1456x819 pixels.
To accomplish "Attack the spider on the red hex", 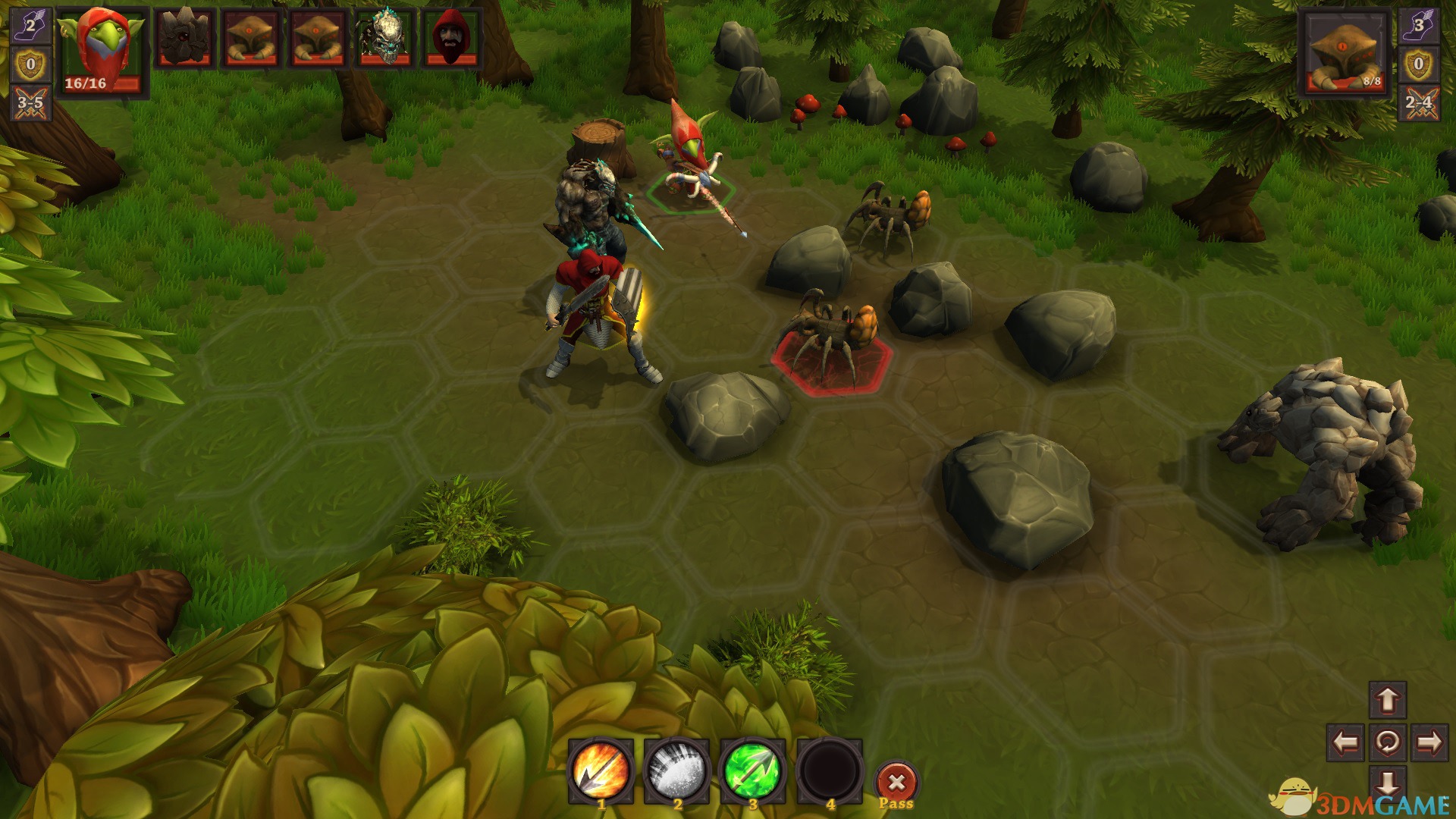I will pyautogui.click(x=831, y=339).
